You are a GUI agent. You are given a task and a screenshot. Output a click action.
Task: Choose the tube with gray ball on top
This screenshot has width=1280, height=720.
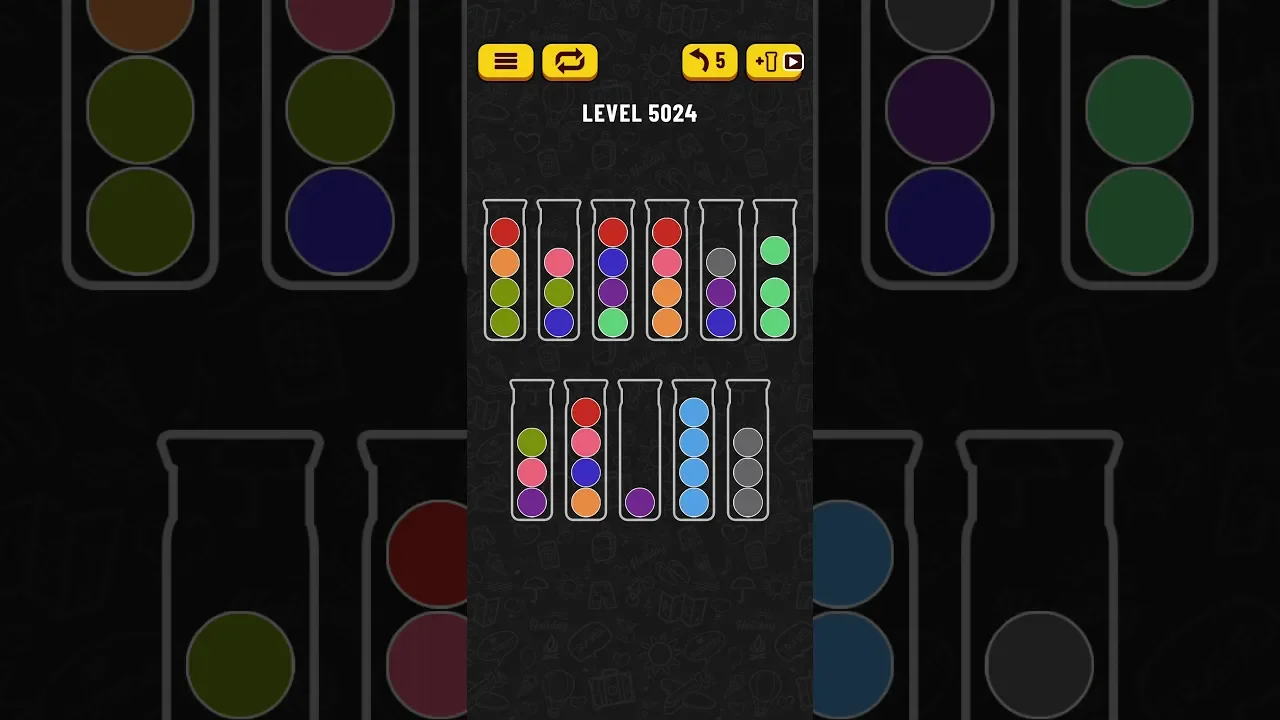pos(721,272)
